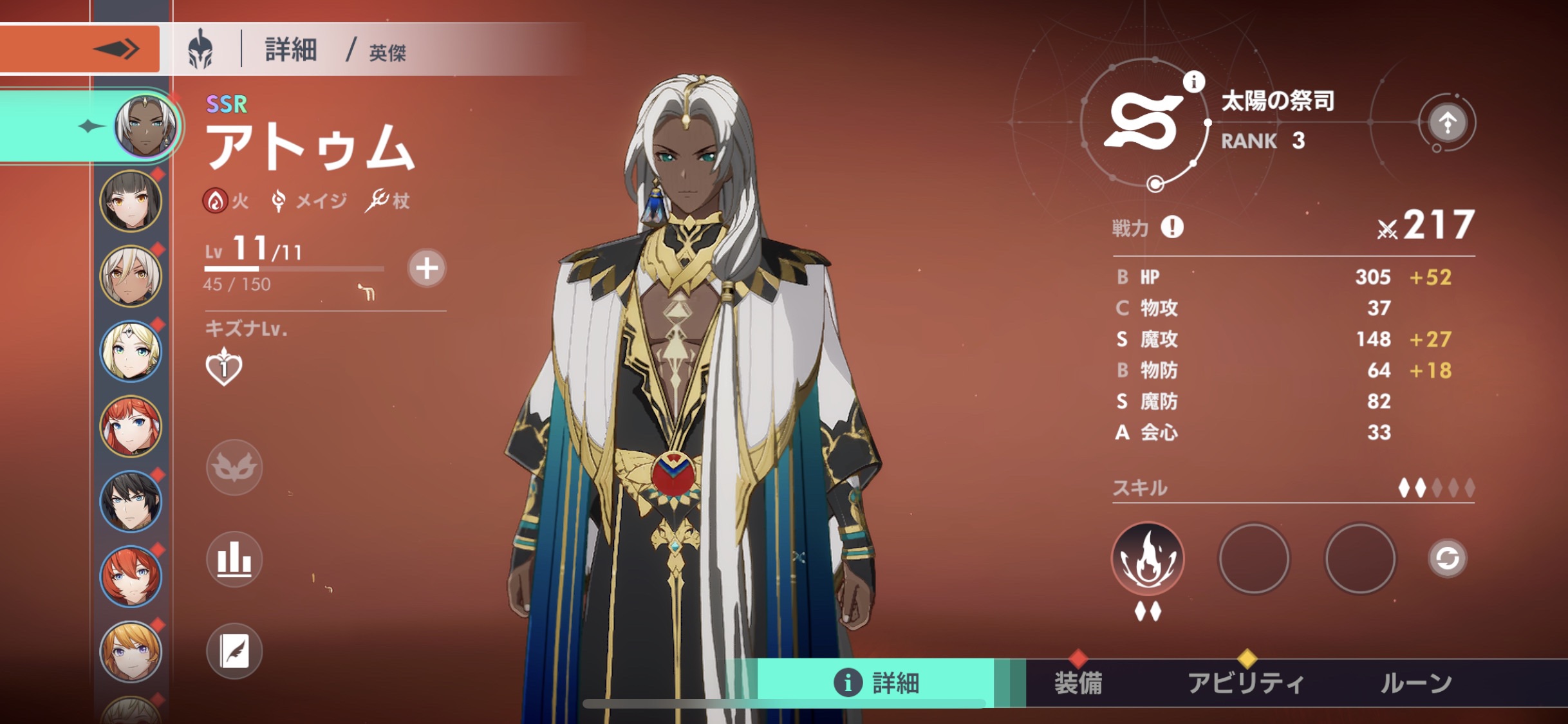Open the 装備 equipment tab

click(1078, 683)
